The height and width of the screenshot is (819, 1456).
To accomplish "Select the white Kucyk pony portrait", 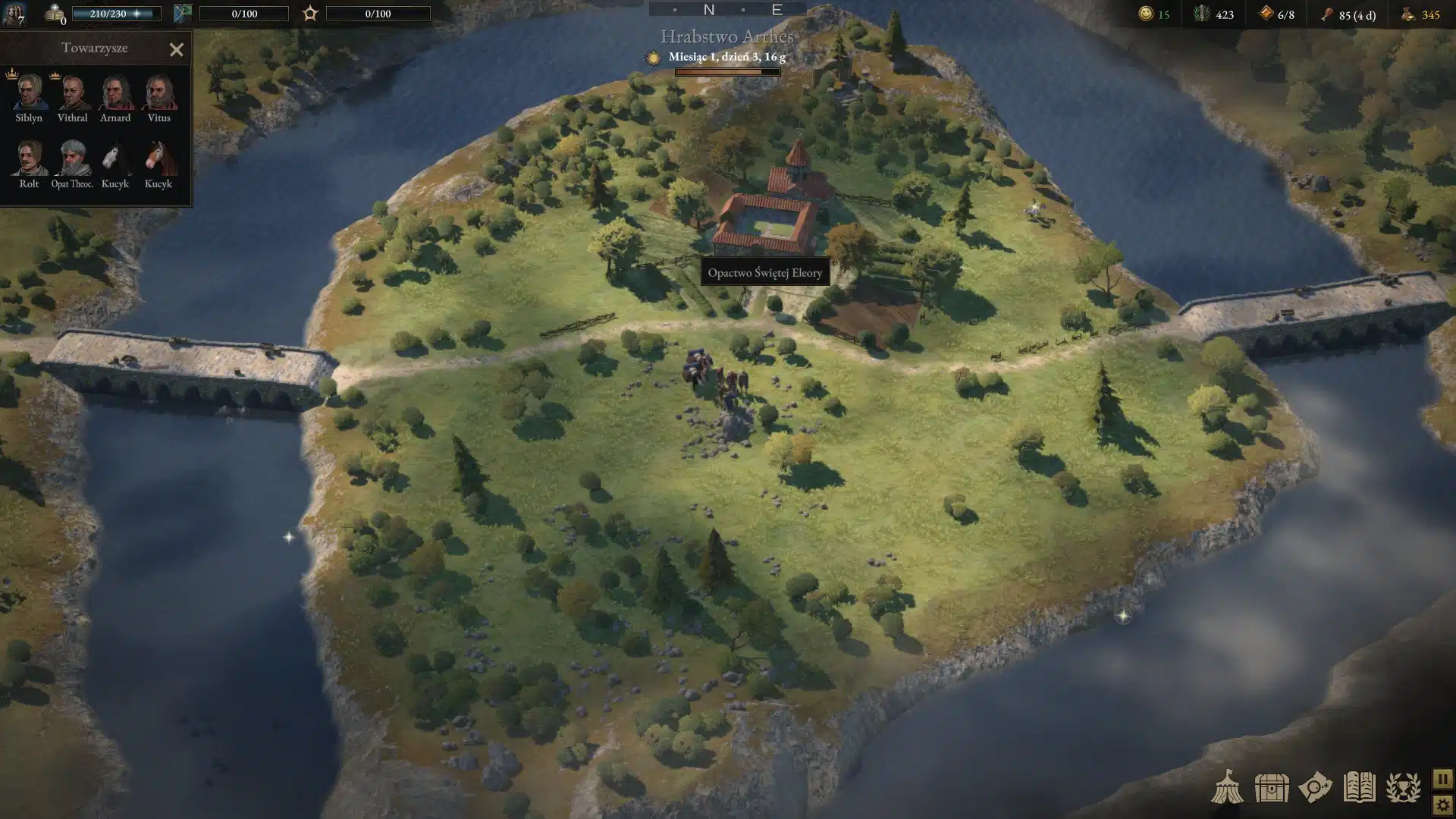I will pyautogui.click(x=115, y=158).
